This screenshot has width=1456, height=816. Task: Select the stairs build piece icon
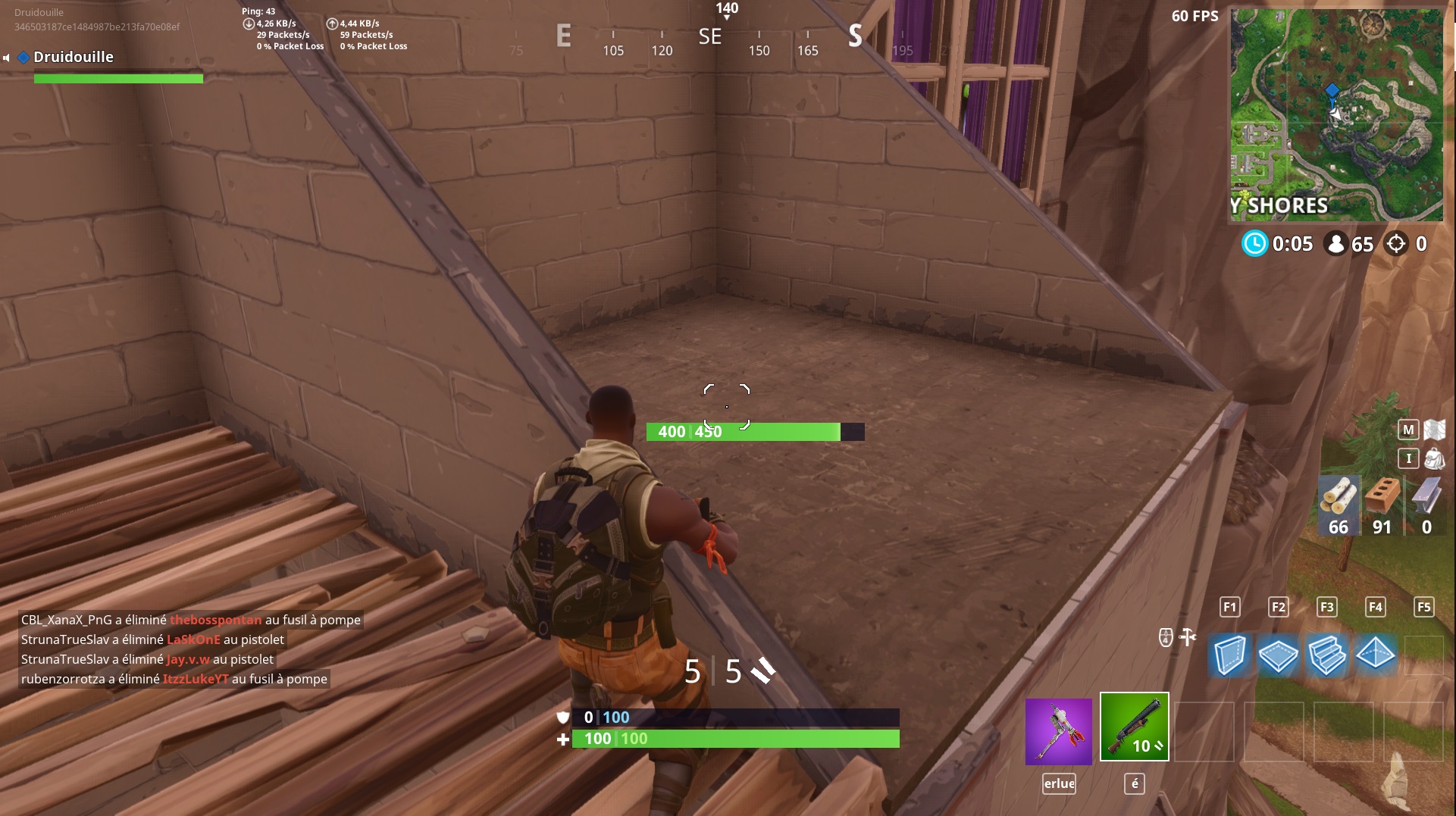(1327, 655)
